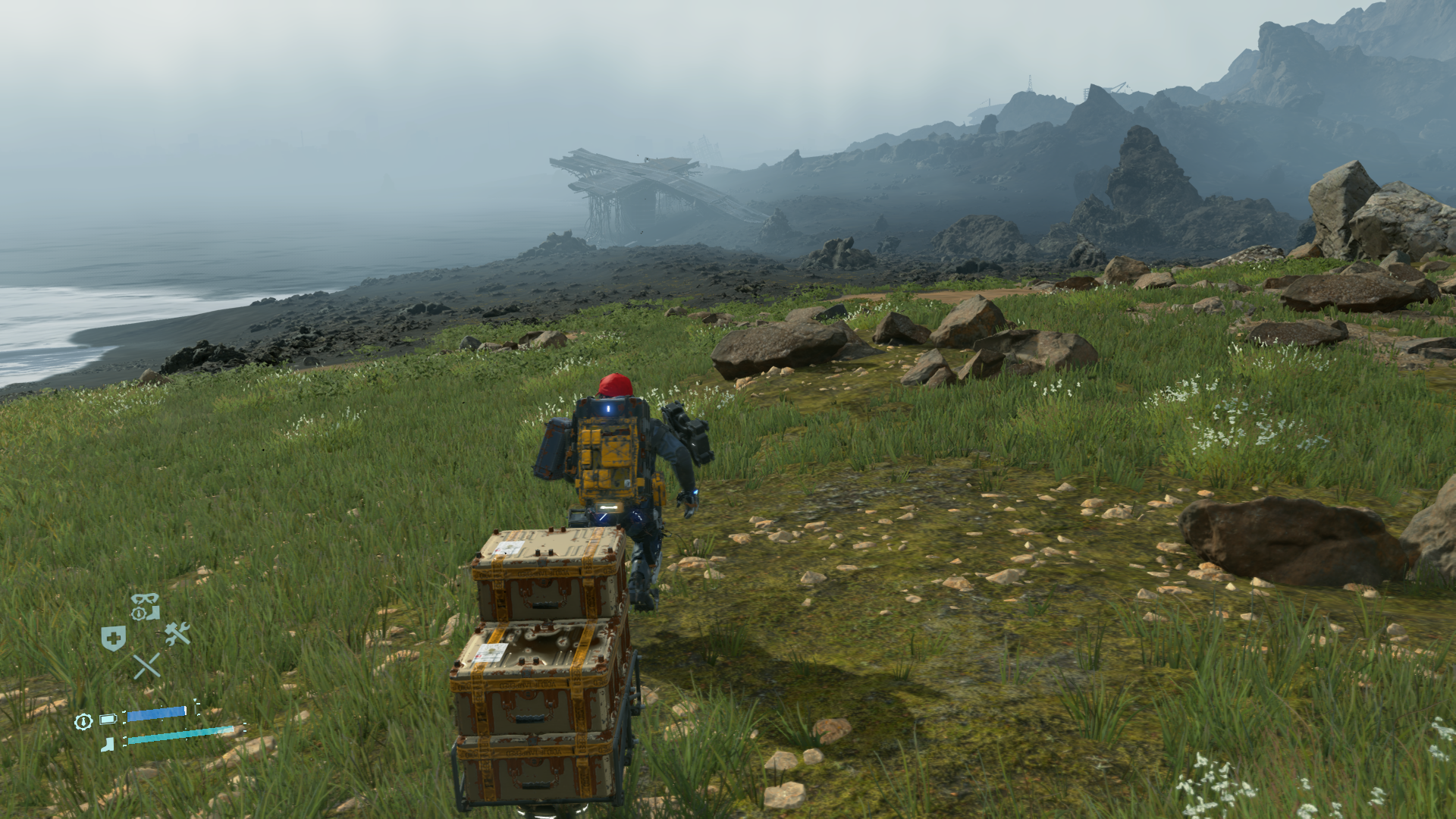The image size is (1456, 819).
Task: Choose the crossed-lines weapon slot
Action: (x=146, y=666)
